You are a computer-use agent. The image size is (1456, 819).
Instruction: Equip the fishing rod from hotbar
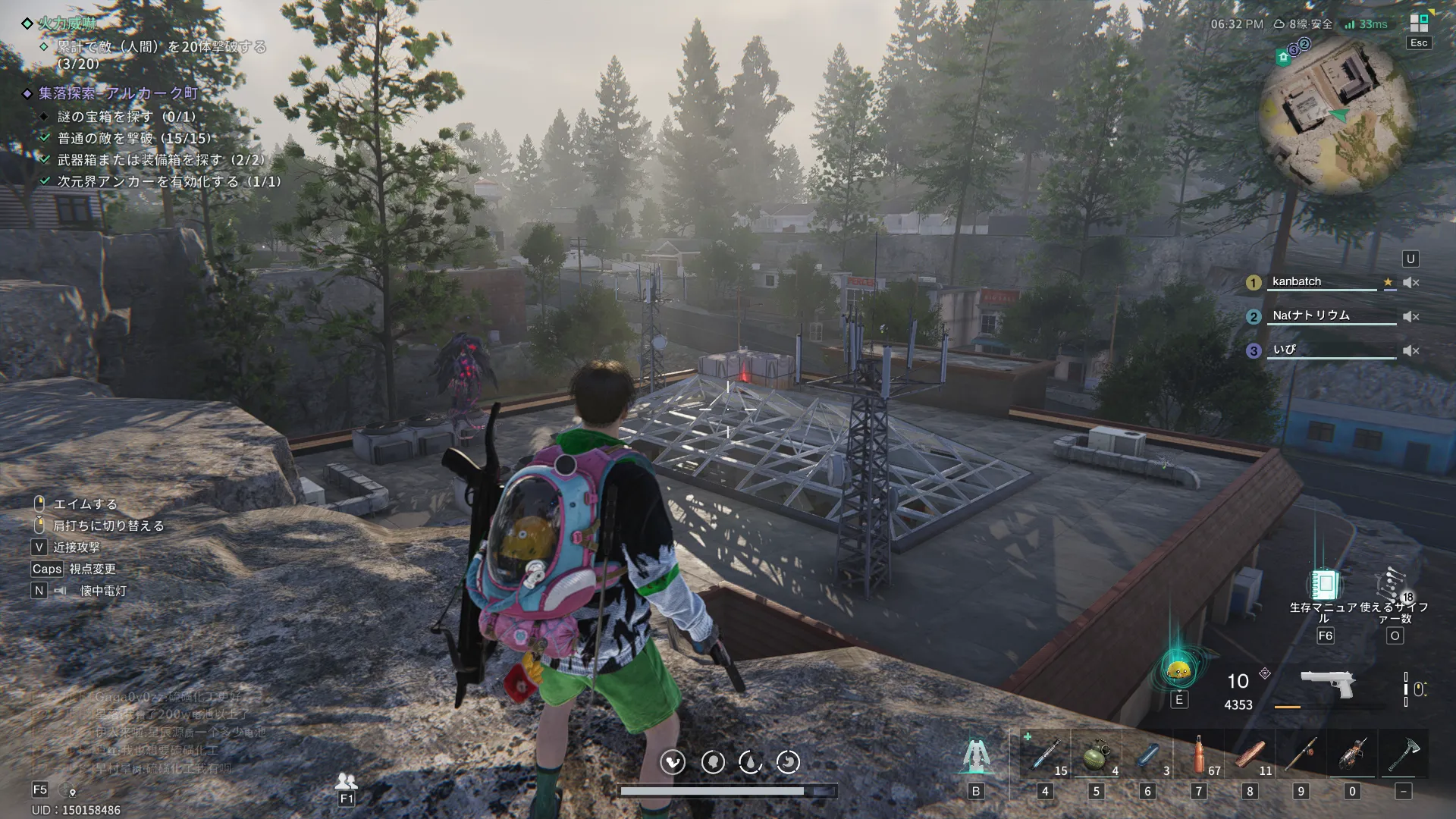click(x=1301, y=755)
